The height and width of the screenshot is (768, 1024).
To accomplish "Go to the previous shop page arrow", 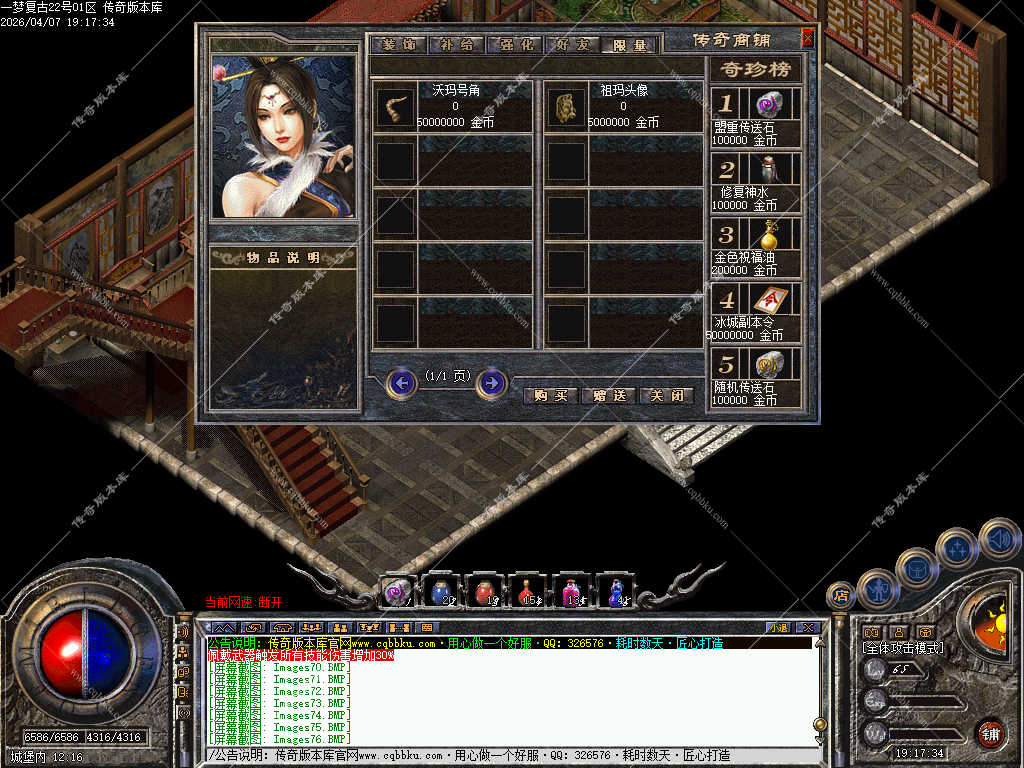I will [402, 382].
